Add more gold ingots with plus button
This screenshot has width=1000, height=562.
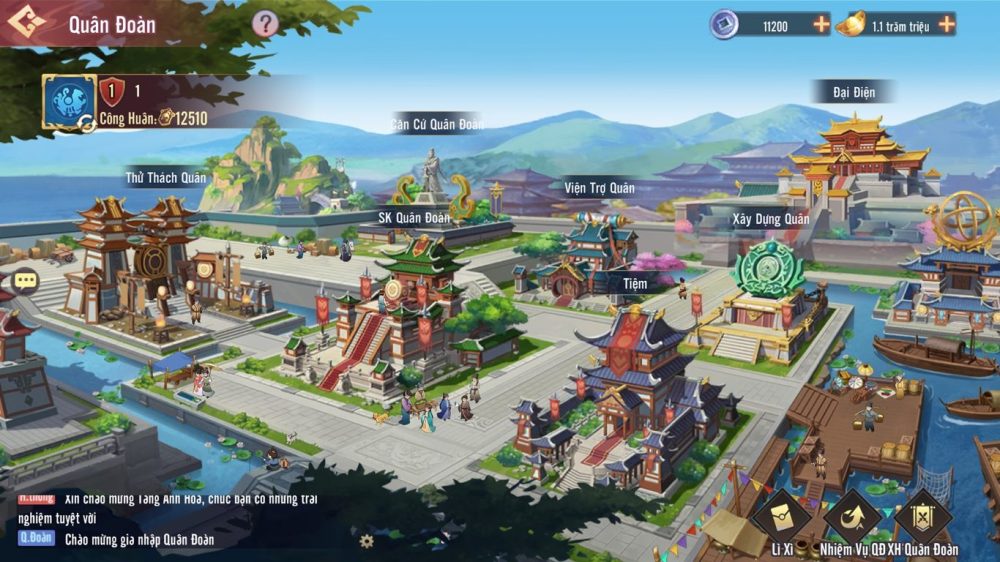(946, 25)
